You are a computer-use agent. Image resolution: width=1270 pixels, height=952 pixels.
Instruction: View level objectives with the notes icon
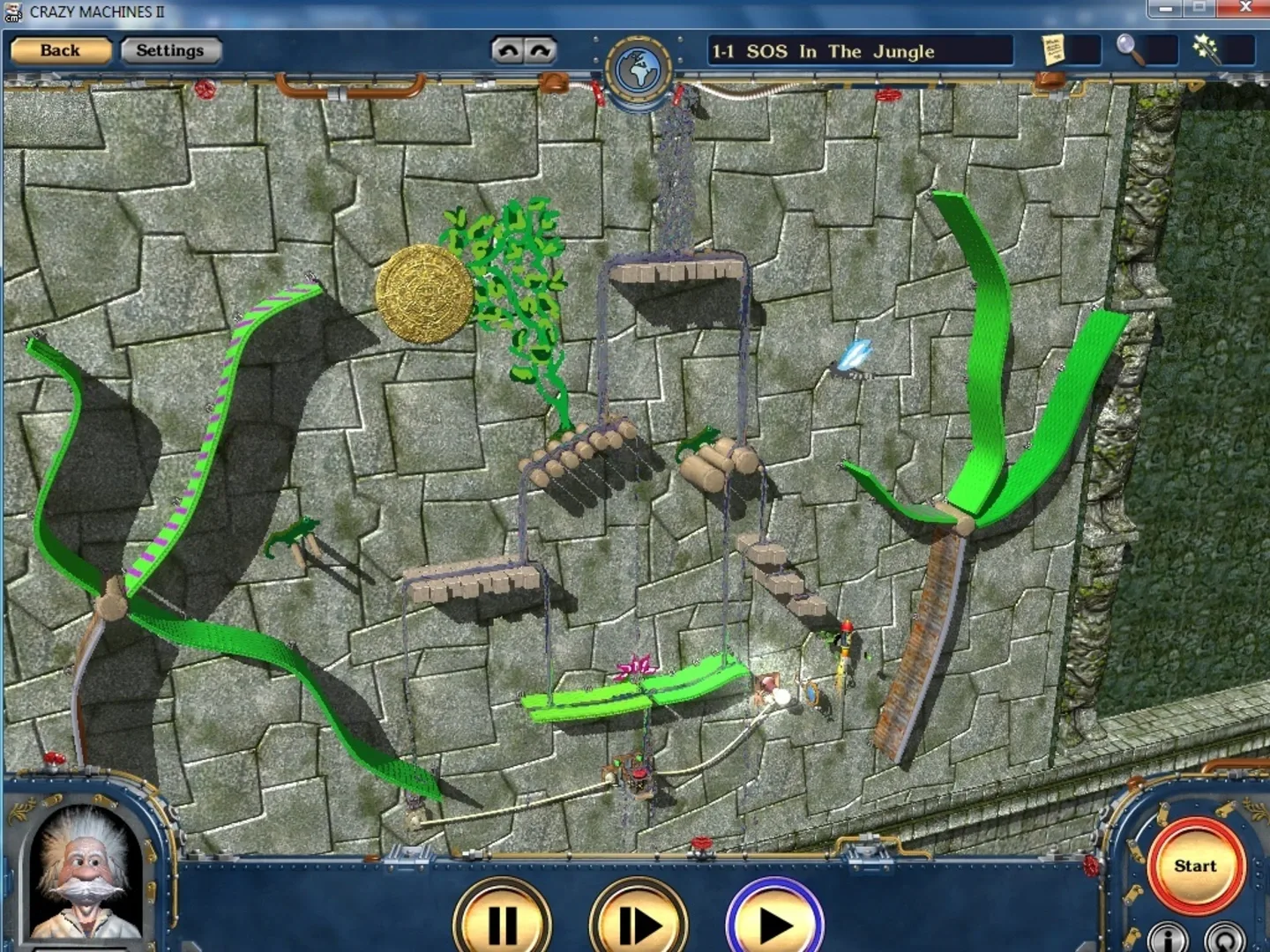click(x=1055, y=50)
